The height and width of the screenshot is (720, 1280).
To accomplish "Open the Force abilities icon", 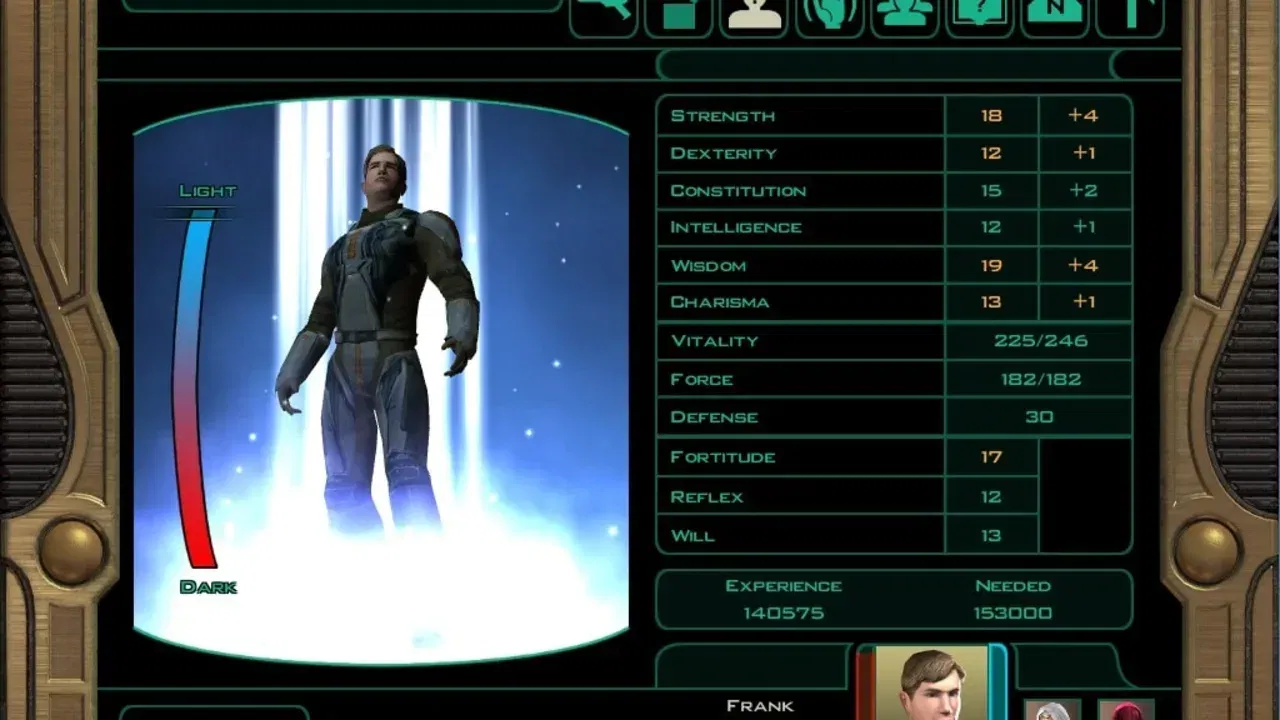I will click(830, 15).
